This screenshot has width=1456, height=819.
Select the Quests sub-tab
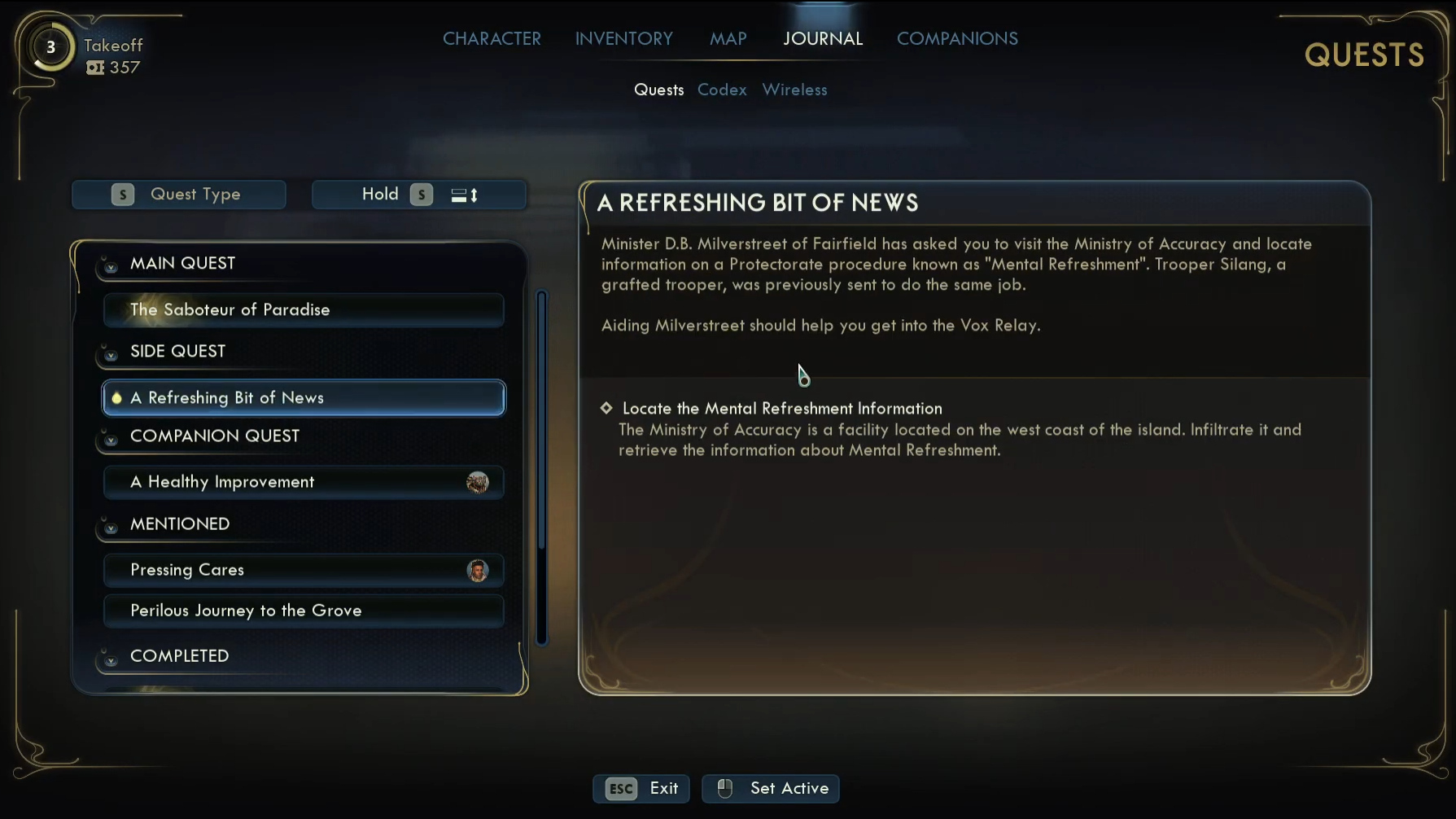[658, 90]
